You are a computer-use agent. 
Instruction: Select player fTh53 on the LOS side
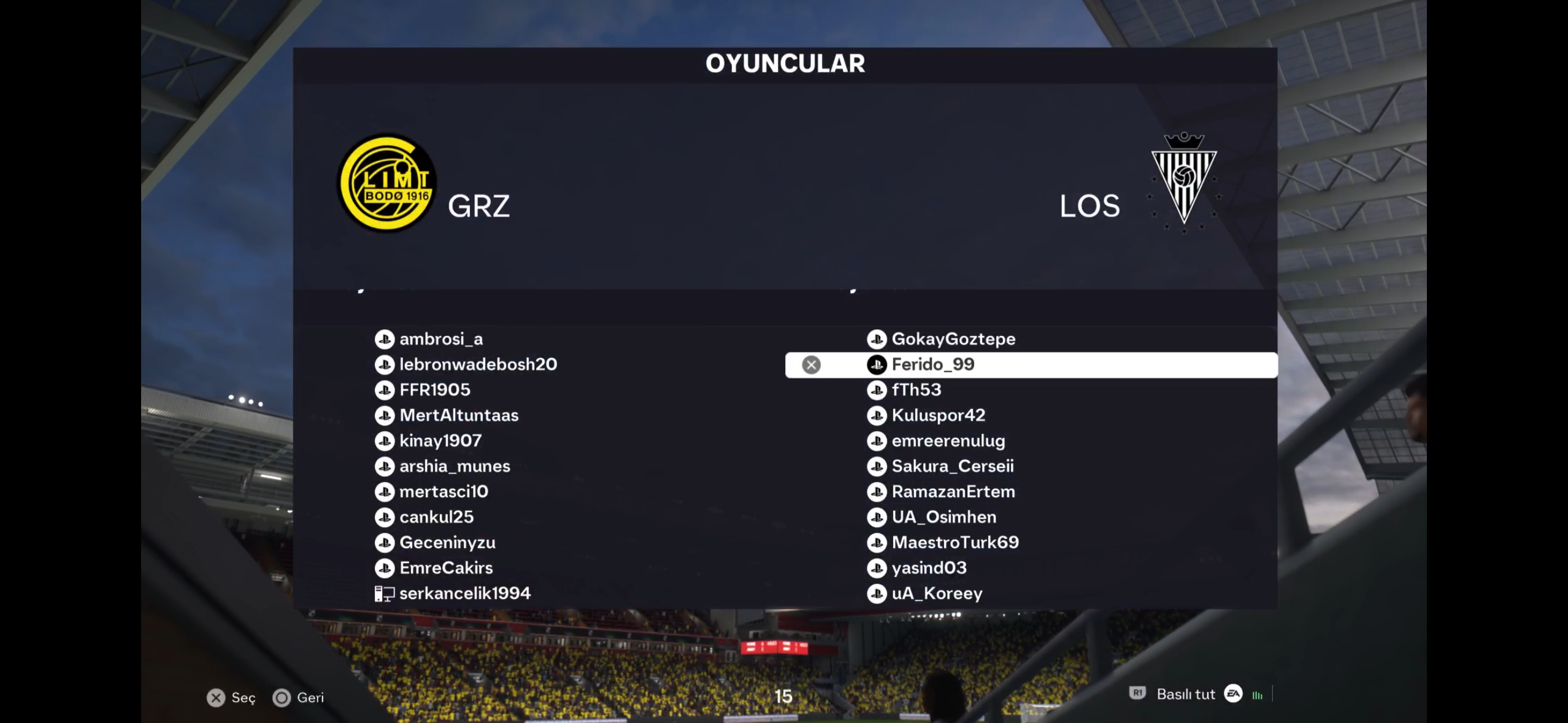point(916,390)
